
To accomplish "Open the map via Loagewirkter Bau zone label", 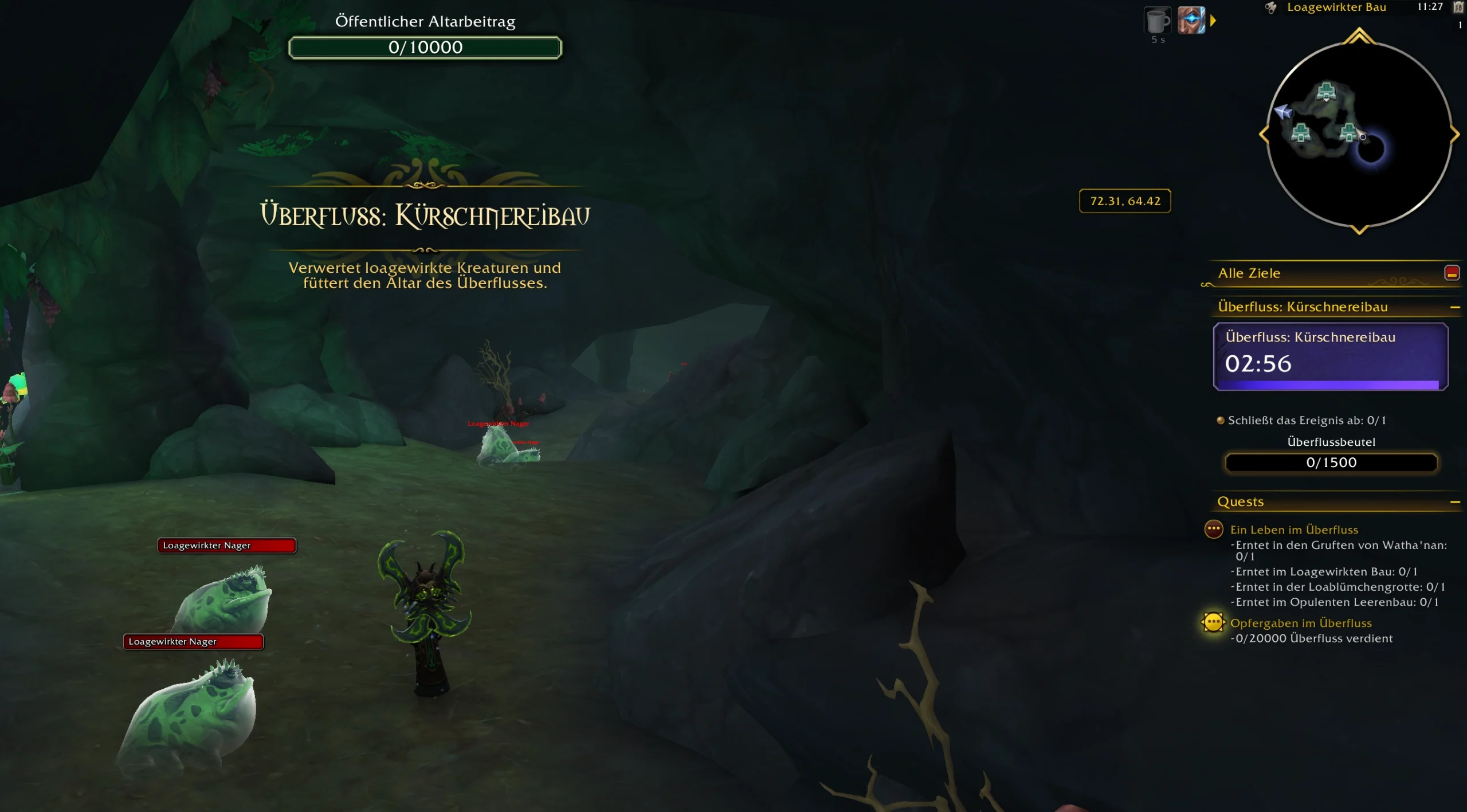I will pos(1336,7).
